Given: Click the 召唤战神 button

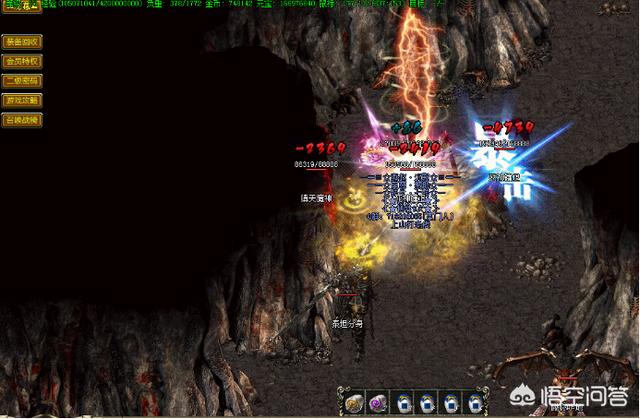Looking at the screenshot, I should click(22, 119).
